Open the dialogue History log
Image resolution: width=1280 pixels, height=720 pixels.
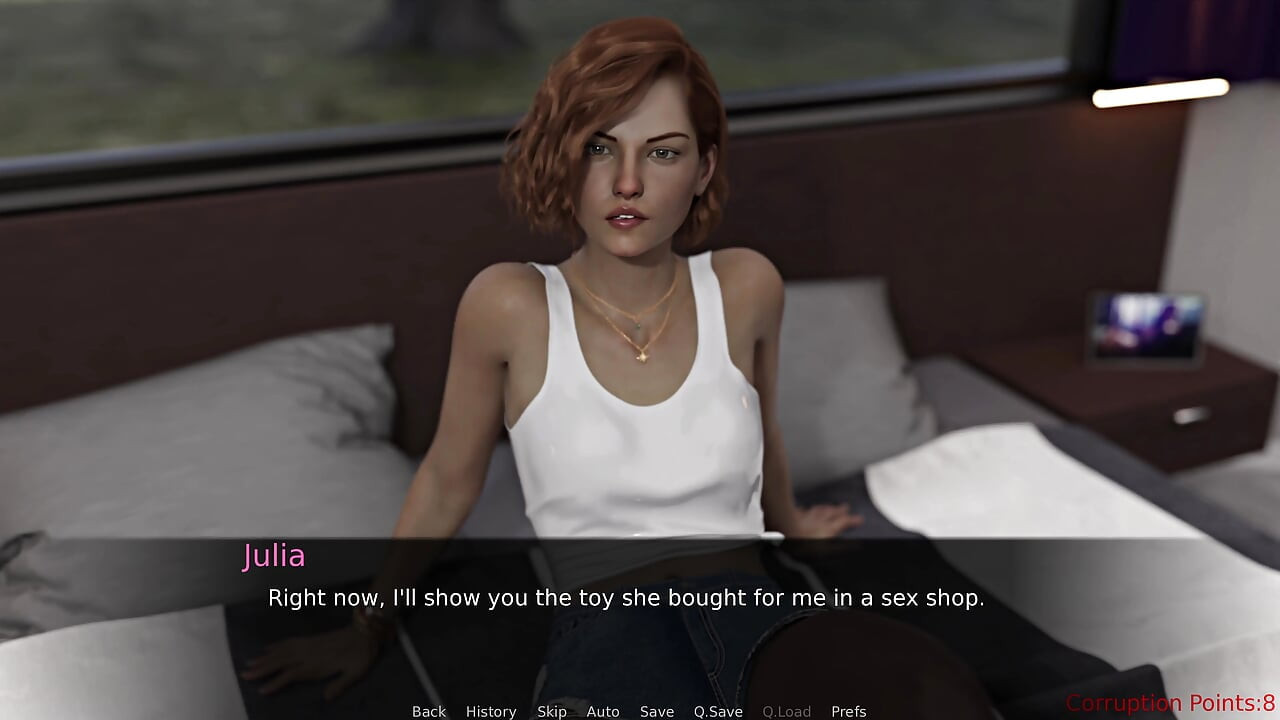[491, 711]
